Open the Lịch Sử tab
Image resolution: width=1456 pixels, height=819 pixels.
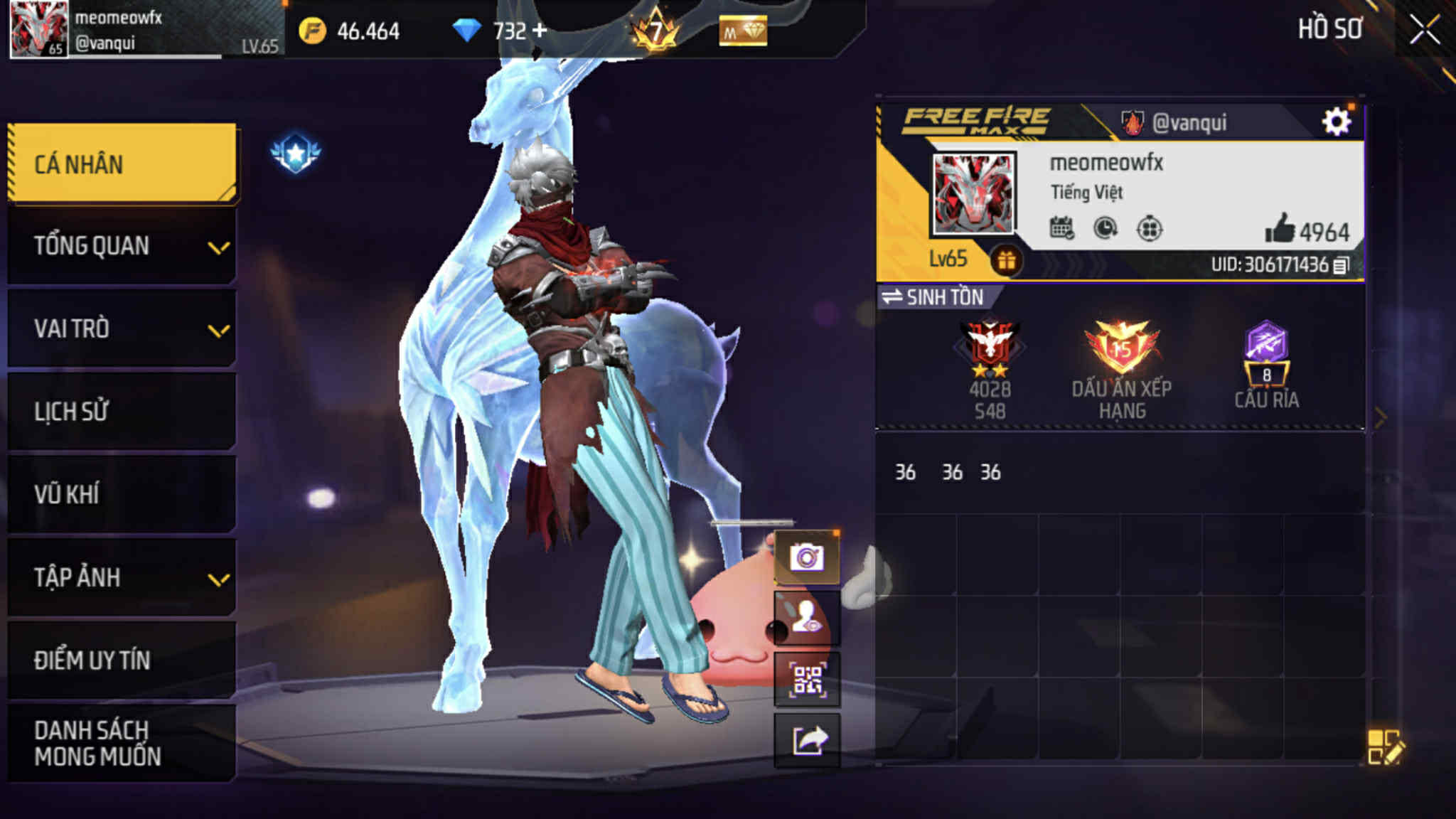pos(122,411)
